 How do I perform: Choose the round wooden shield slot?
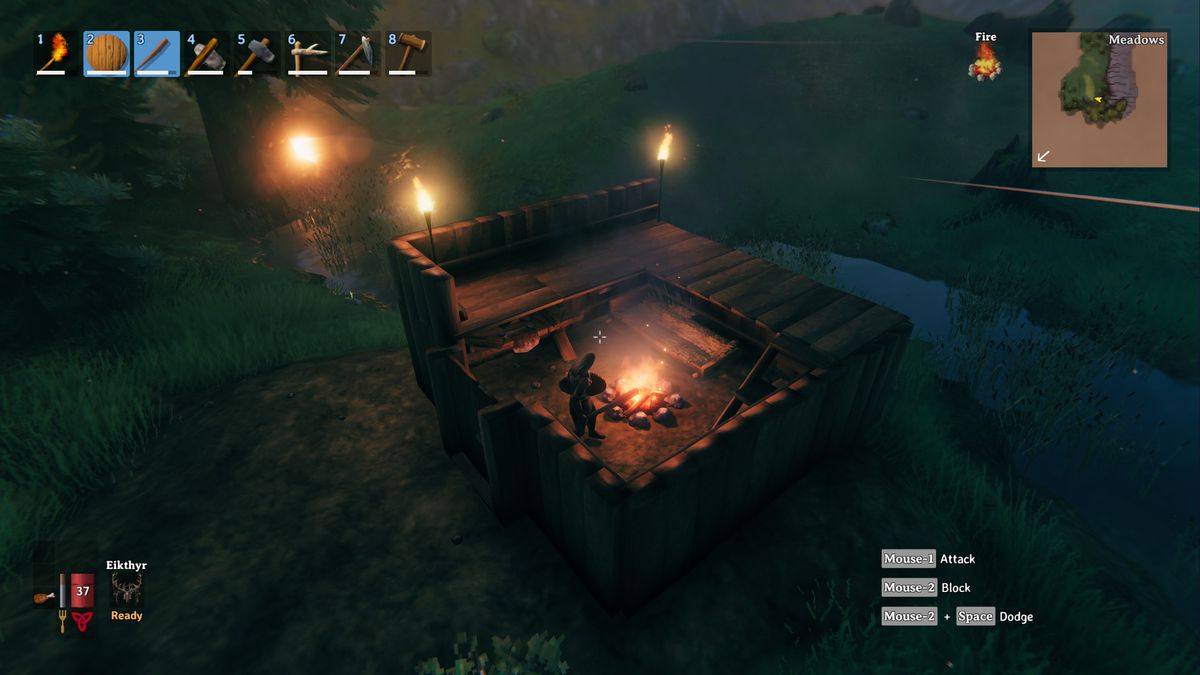click(106, 54)
